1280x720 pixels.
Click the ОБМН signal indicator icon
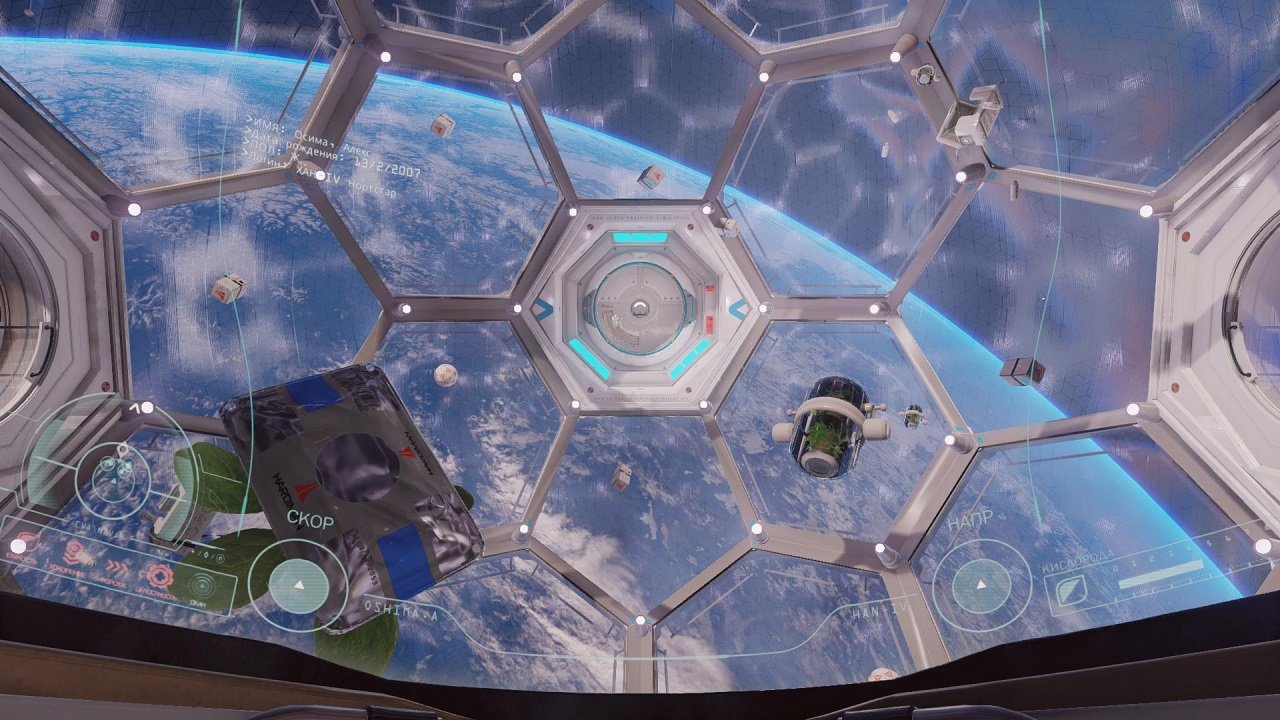pos(201,583)
